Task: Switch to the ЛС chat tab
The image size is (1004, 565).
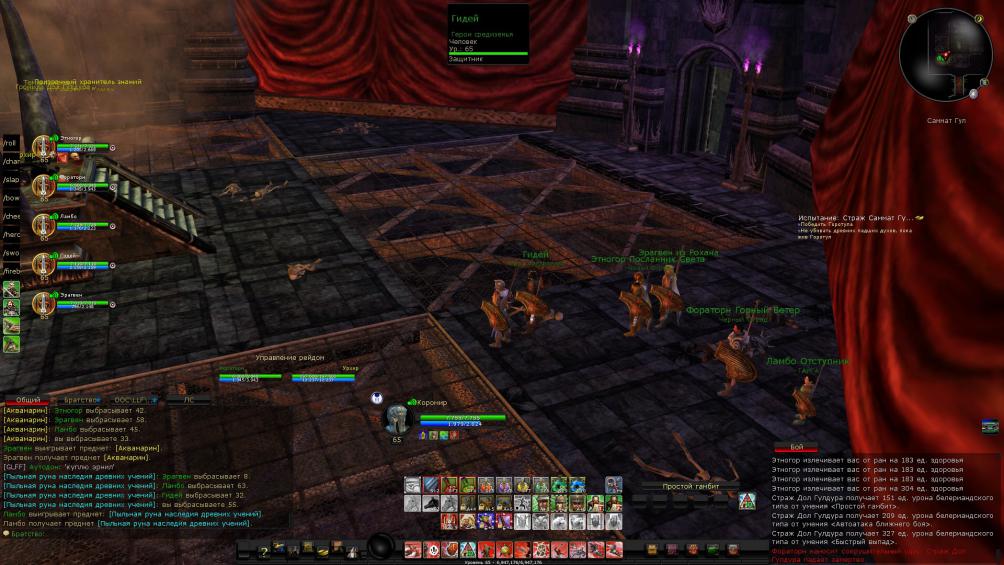Action: [x=189, y=400]
